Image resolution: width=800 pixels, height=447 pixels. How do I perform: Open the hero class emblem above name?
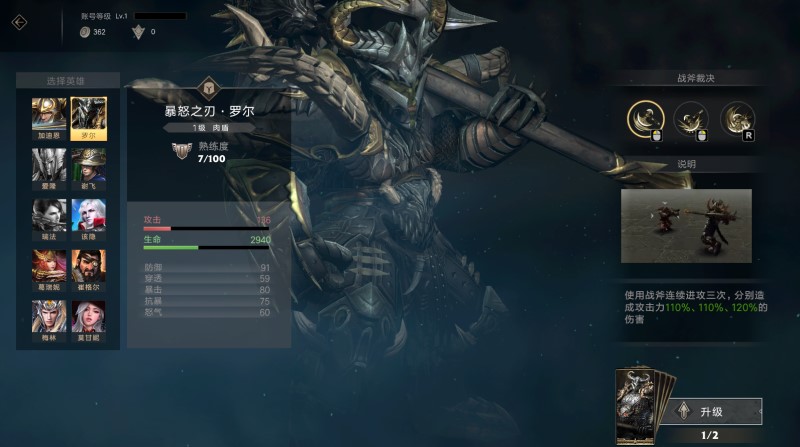(x=209, y=87)
